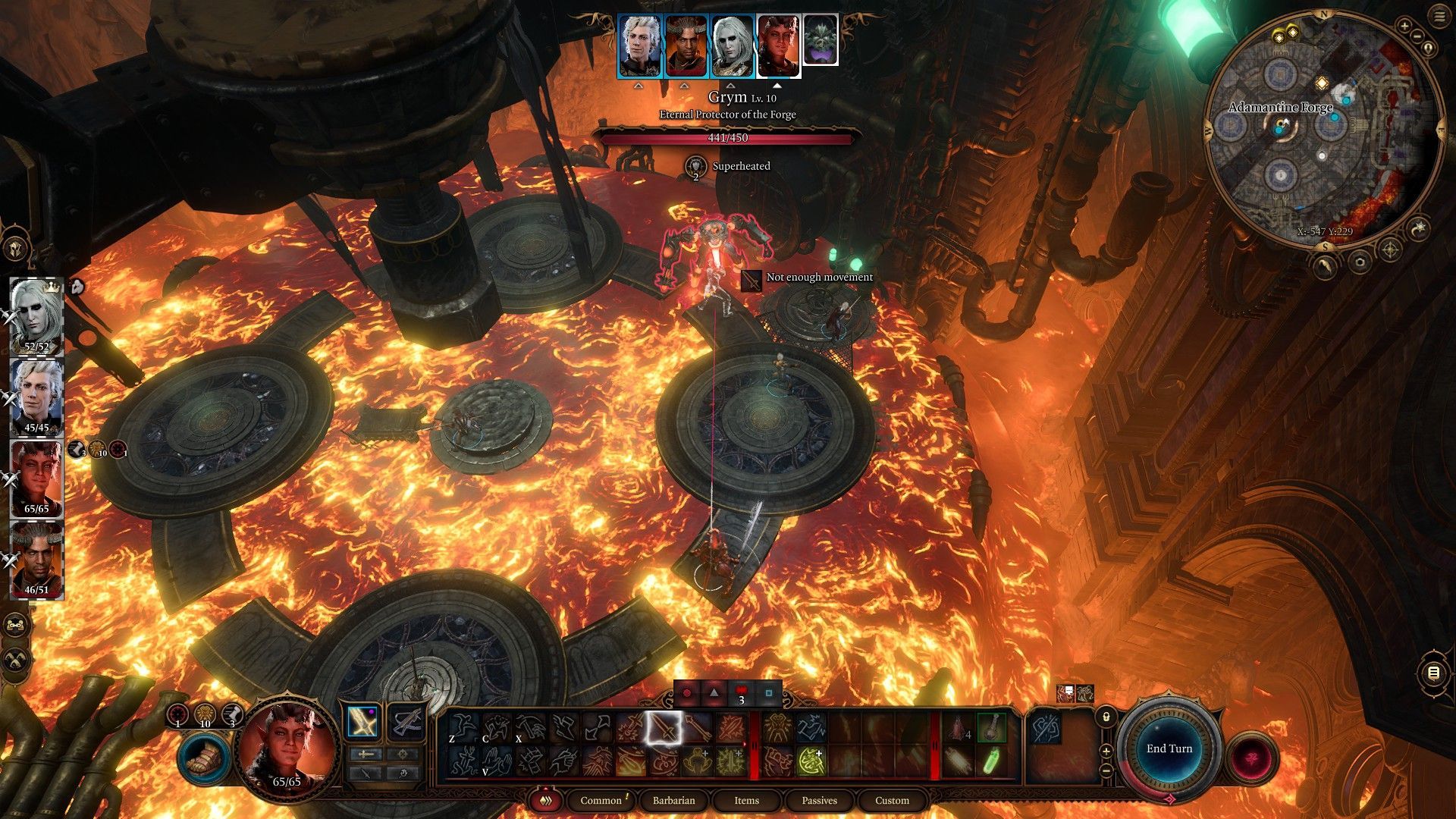
Task: Select the white-haired pale elf party portrait
Action: click(36, 315)
